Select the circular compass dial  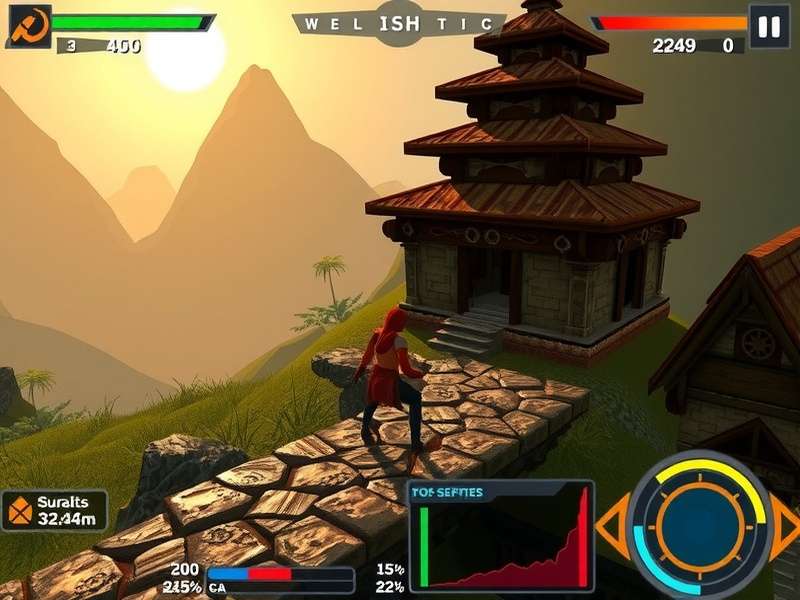pos(699,524)
